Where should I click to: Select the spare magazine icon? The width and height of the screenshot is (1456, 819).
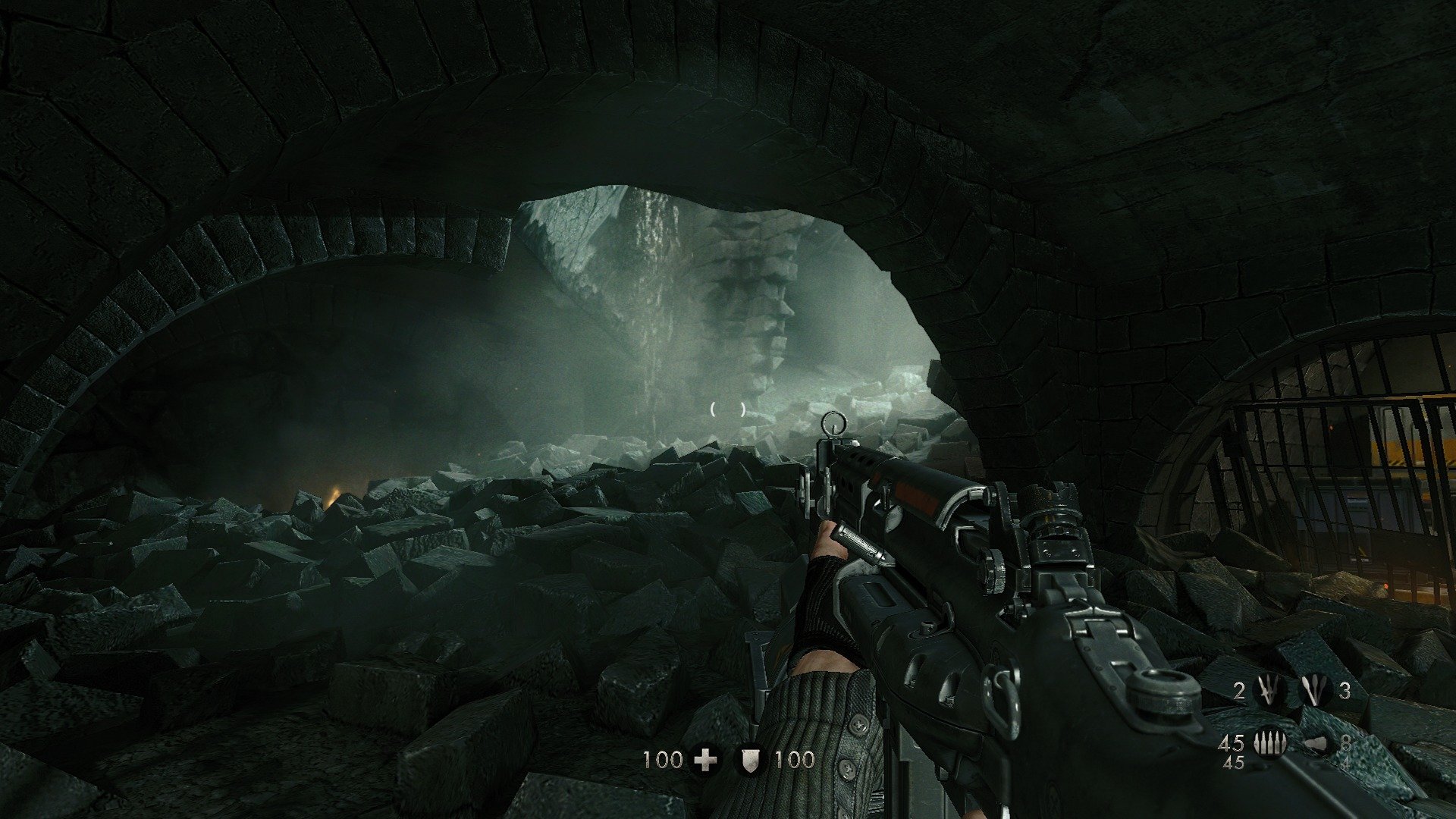click(x=1316, y=744)
